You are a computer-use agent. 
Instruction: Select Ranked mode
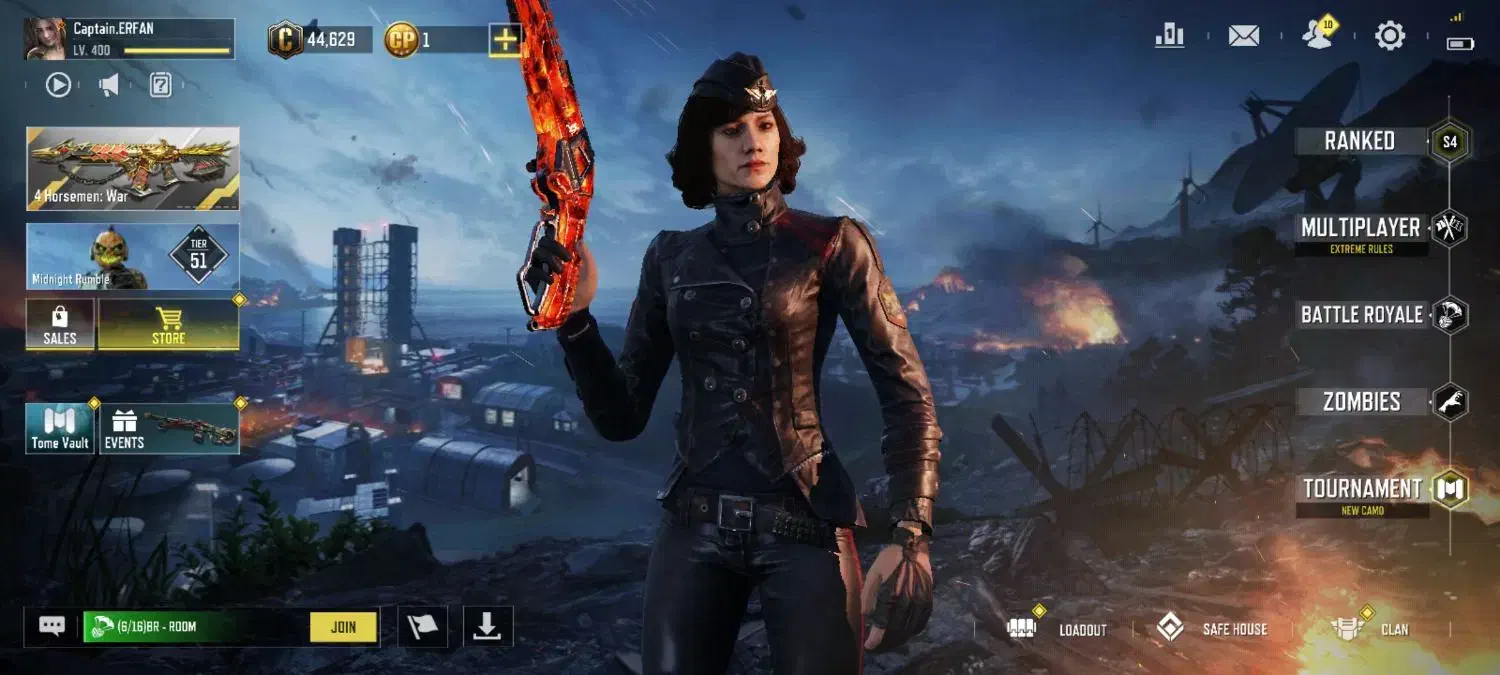pos(1360,141)
